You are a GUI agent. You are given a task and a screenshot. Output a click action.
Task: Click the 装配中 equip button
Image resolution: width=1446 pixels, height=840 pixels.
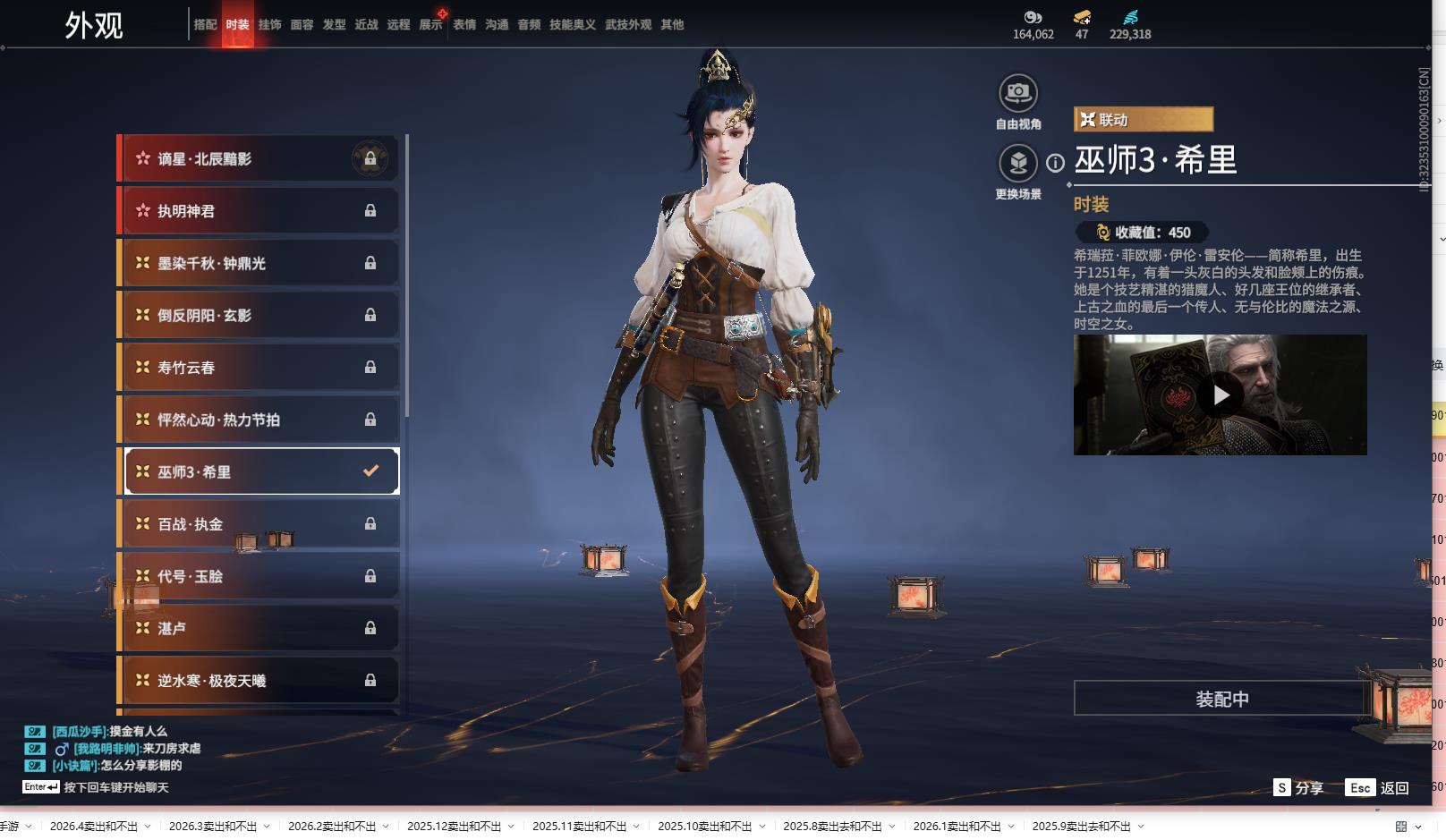[1221, 699]
